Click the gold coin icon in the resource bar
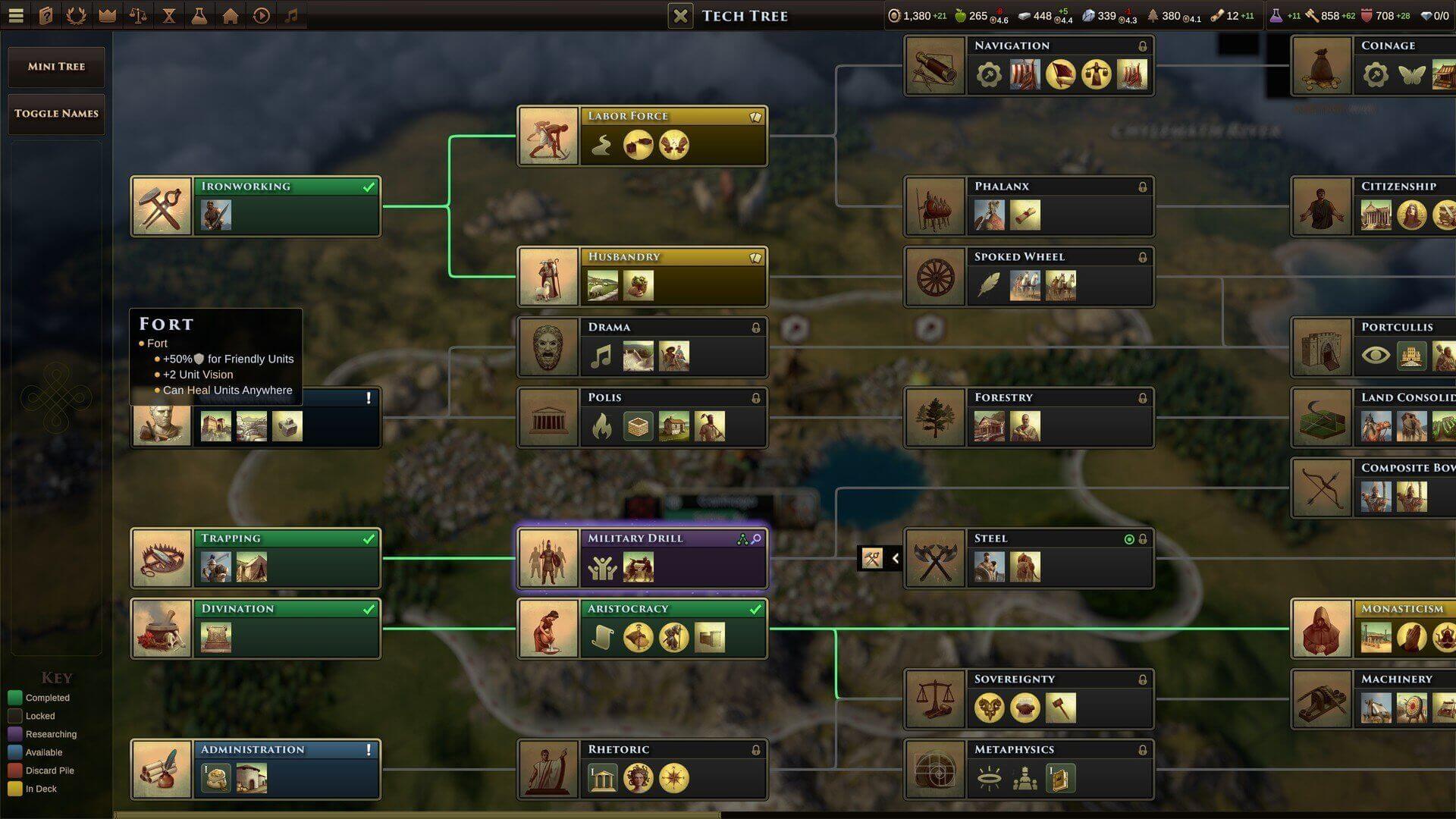Viewport: 1456px width, 819px height. pyautogui.click(x=897, y=14)
